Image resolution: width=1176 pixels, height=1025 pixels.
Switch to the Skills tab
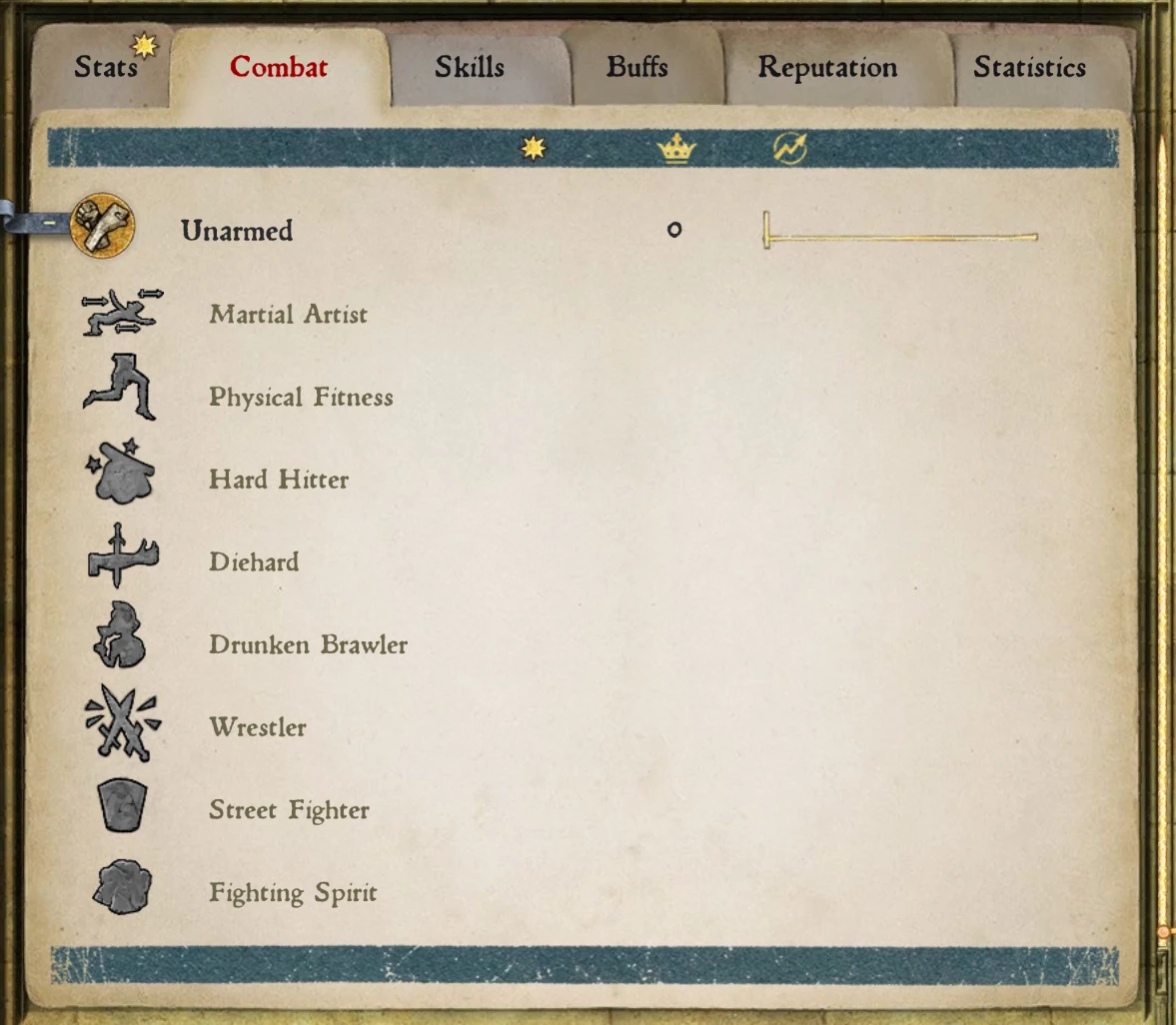pyautogui.click(x=469, y=68)
